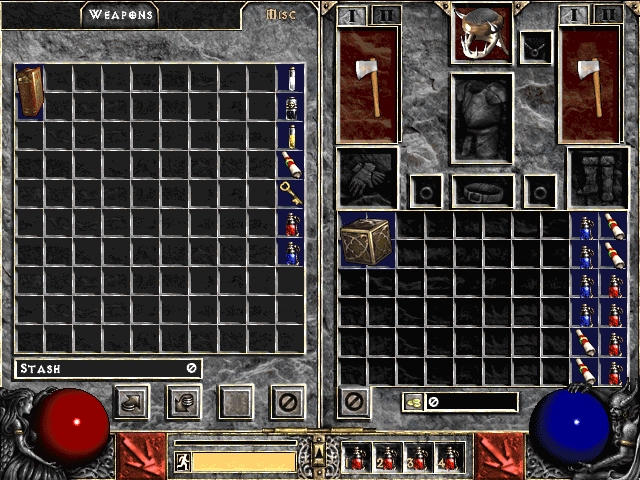Click the empty amulet slot
The width and height of the screenshot is (640, 480).
pyautogui.click(x=534, y=45)
